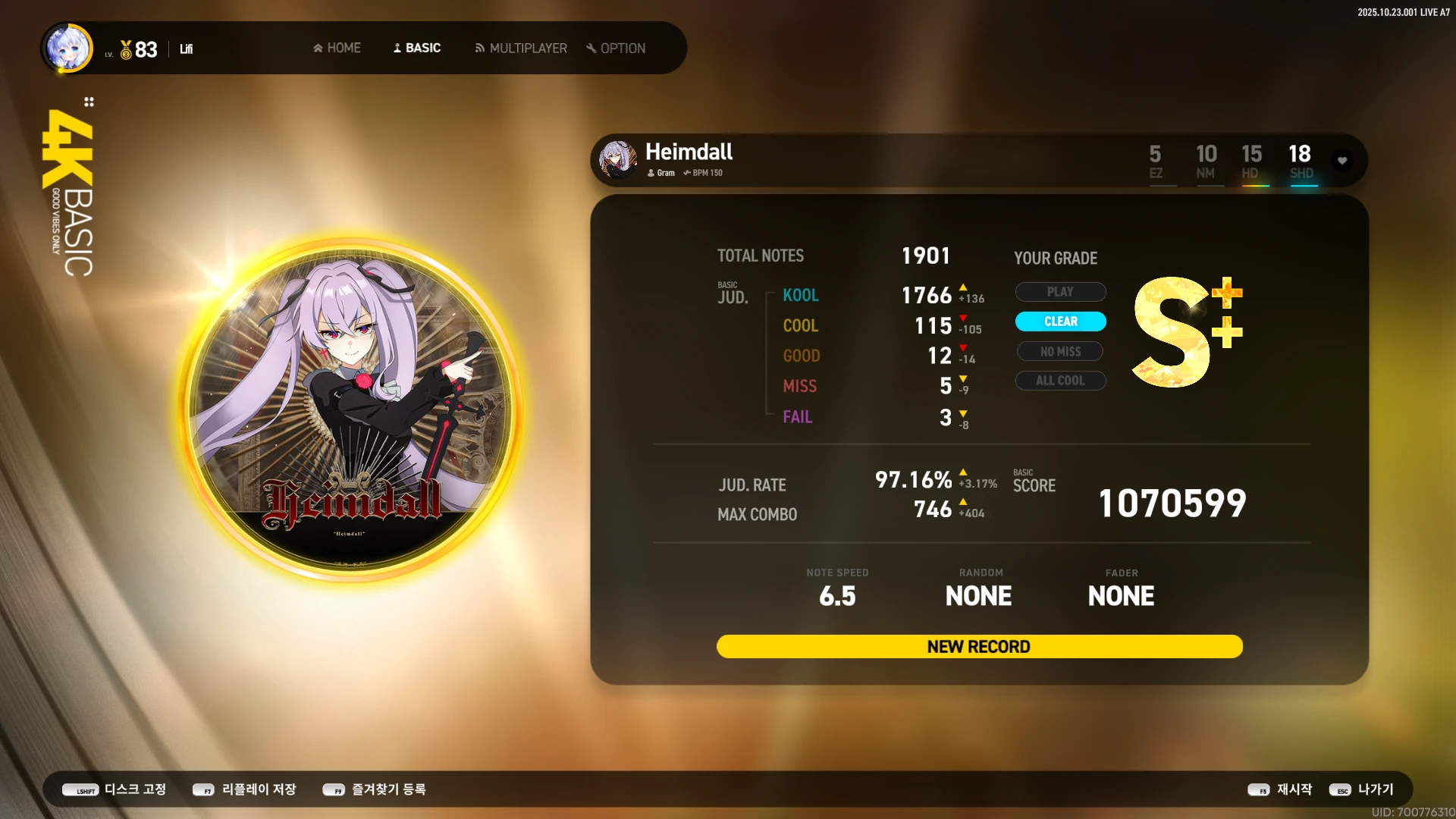Viewport: 1456px width, 819px height.
Task: Open the OPTION settings
Action: tap(615, 48)
